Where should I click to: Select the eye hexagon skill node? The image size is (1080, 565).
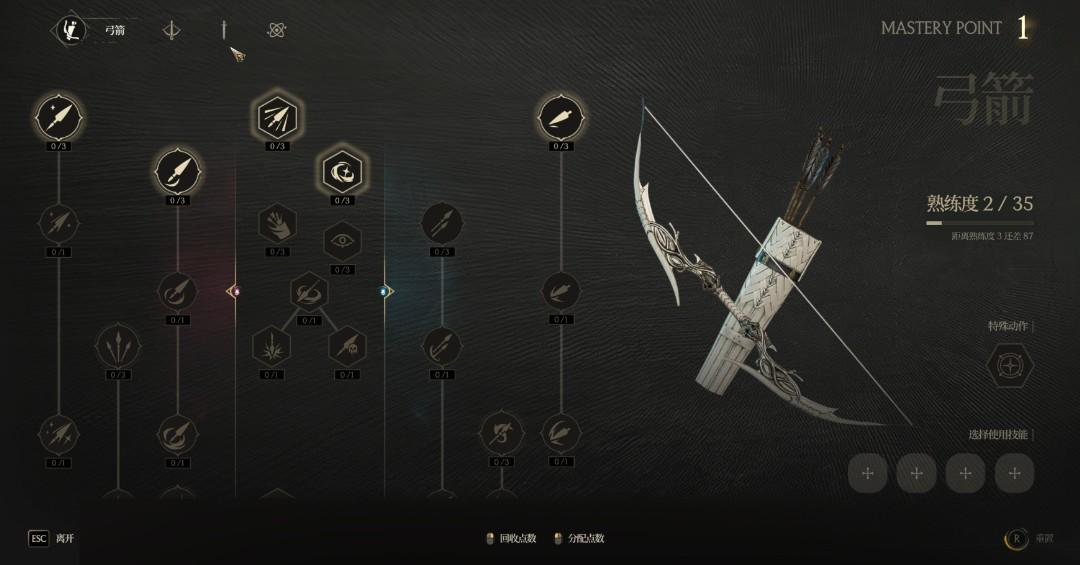click(x=342, y=241)
